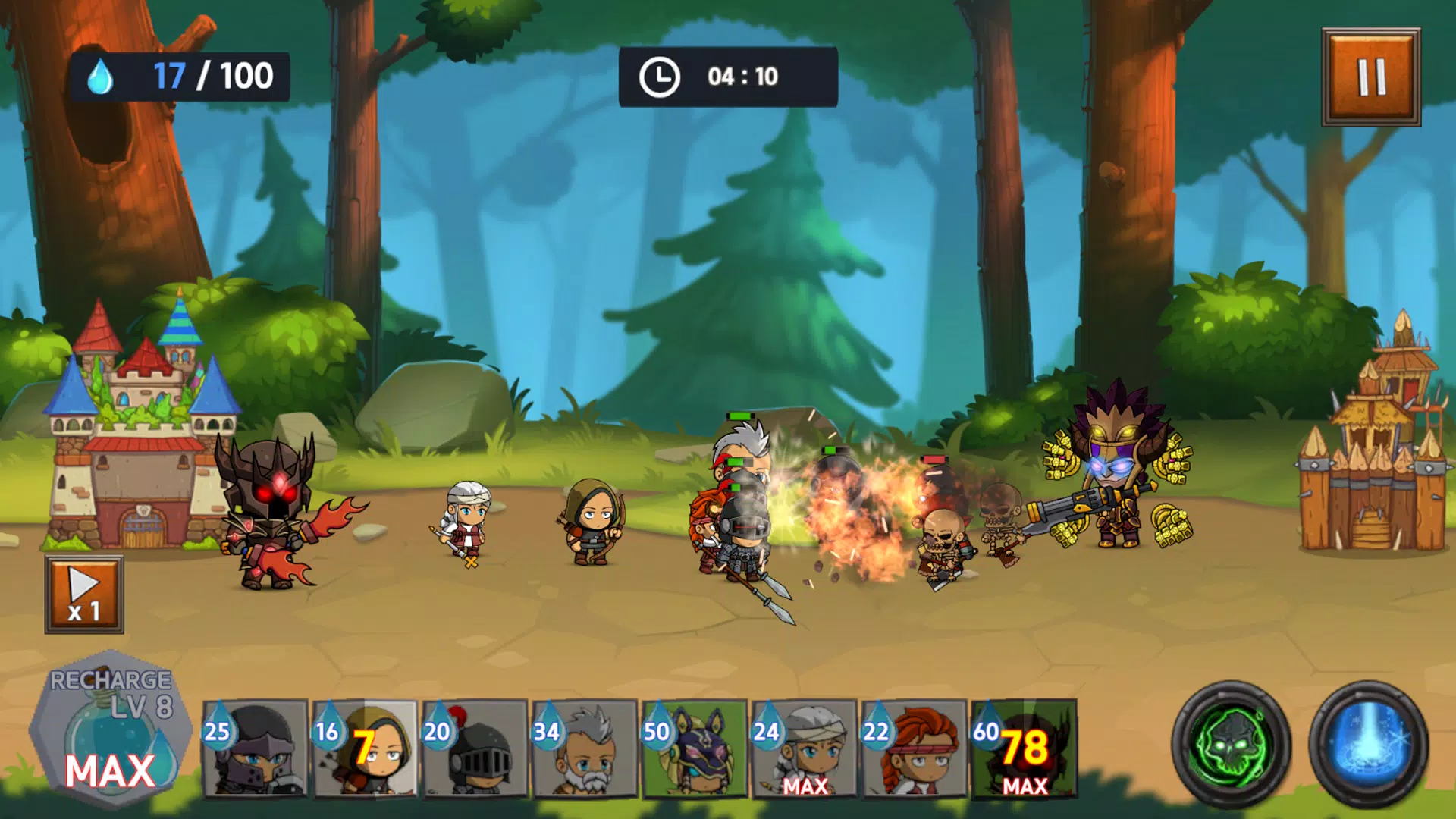The height and width of the screenshot is (819, 1456).
Task: Summon the red-haired warrior costing 22
Action: click(x=915, y=748)
